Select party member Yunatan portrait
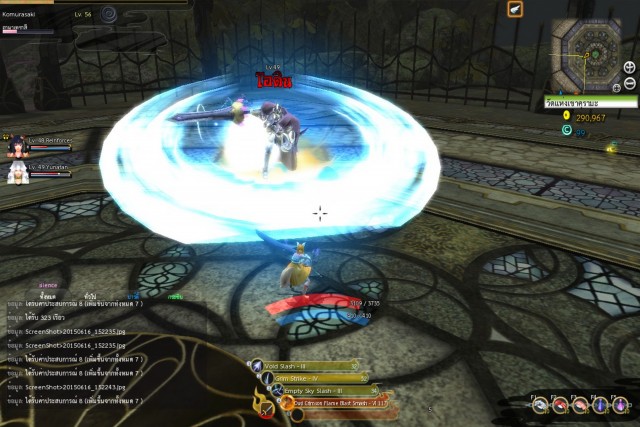 [16, 171]
